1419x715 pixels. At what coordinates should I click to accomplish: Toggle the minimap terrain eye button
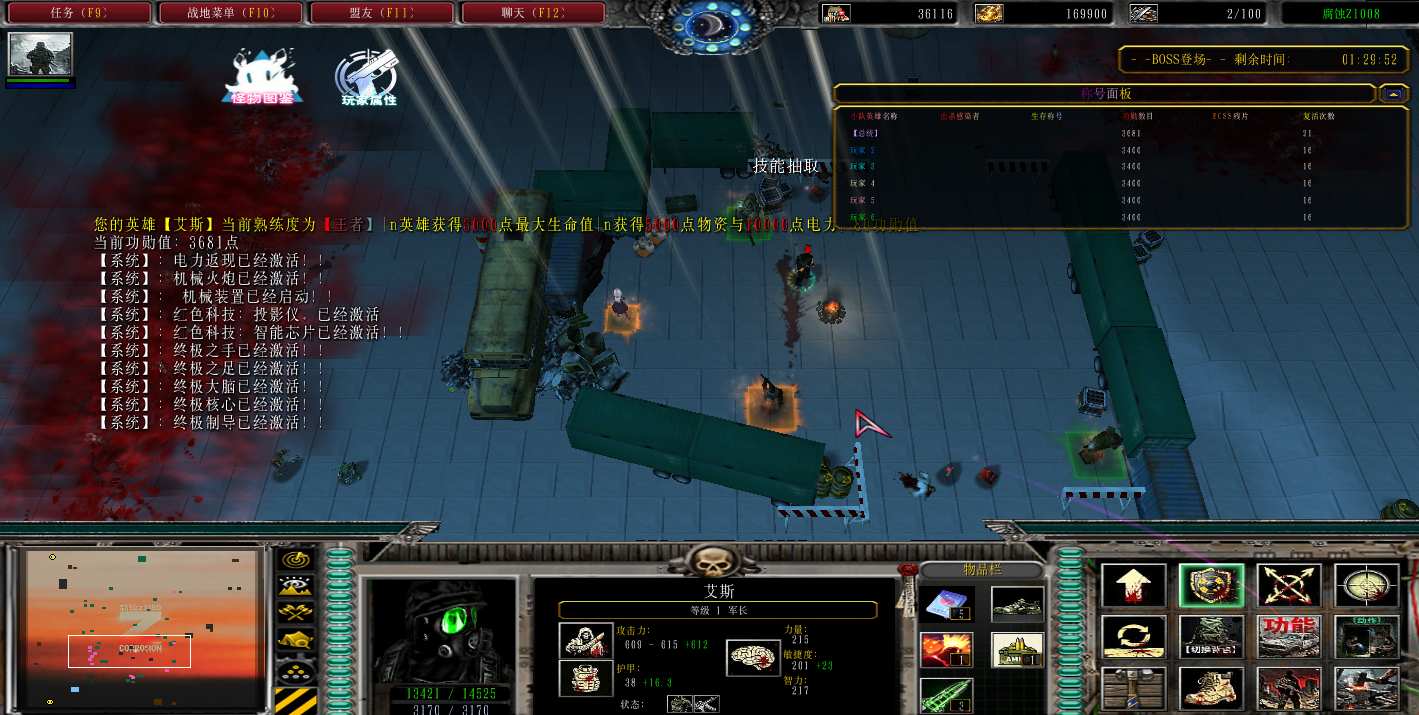point(295,586)
